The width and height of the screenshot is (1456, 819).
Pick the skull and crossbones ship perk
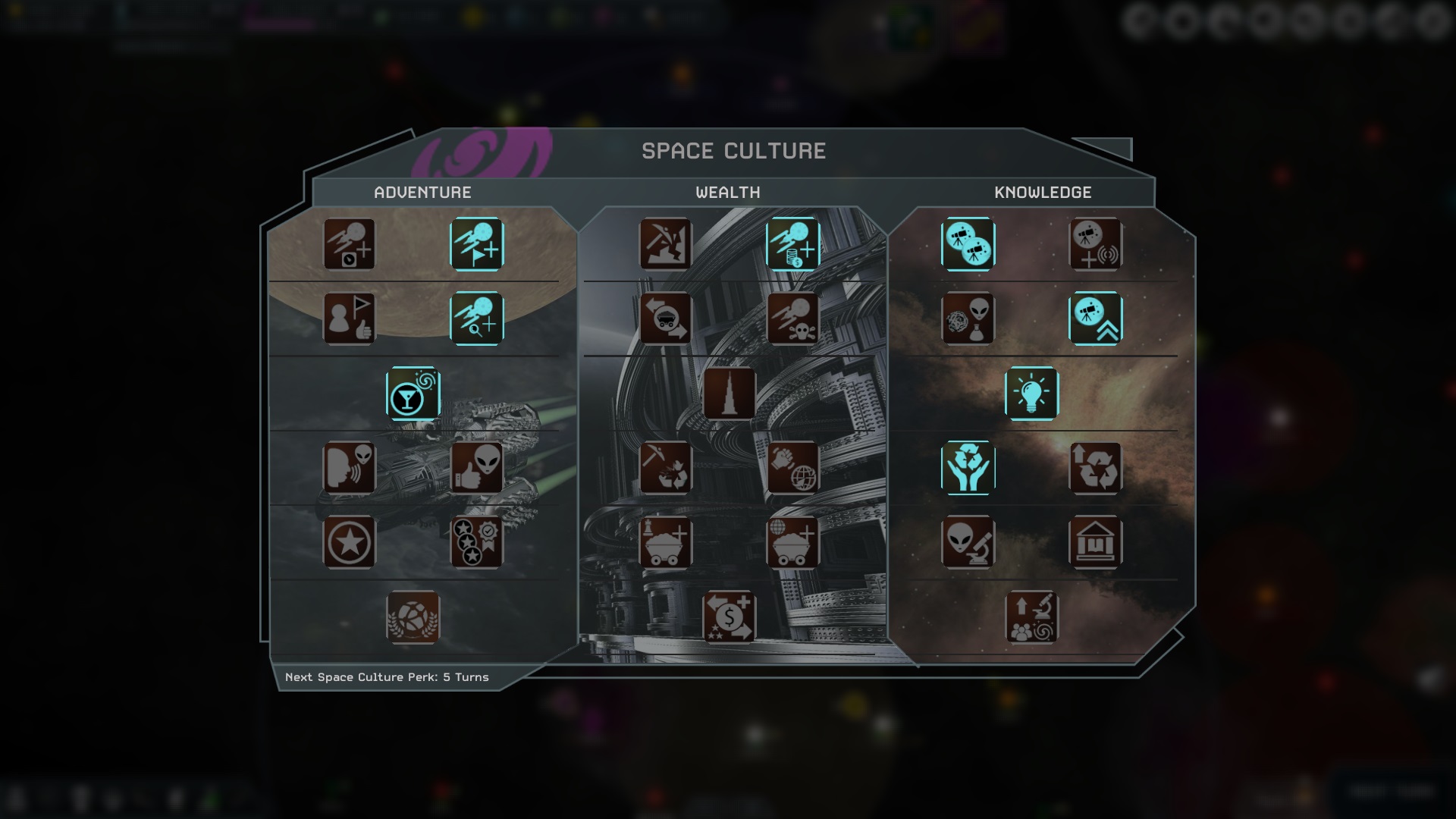click(792, 319)
